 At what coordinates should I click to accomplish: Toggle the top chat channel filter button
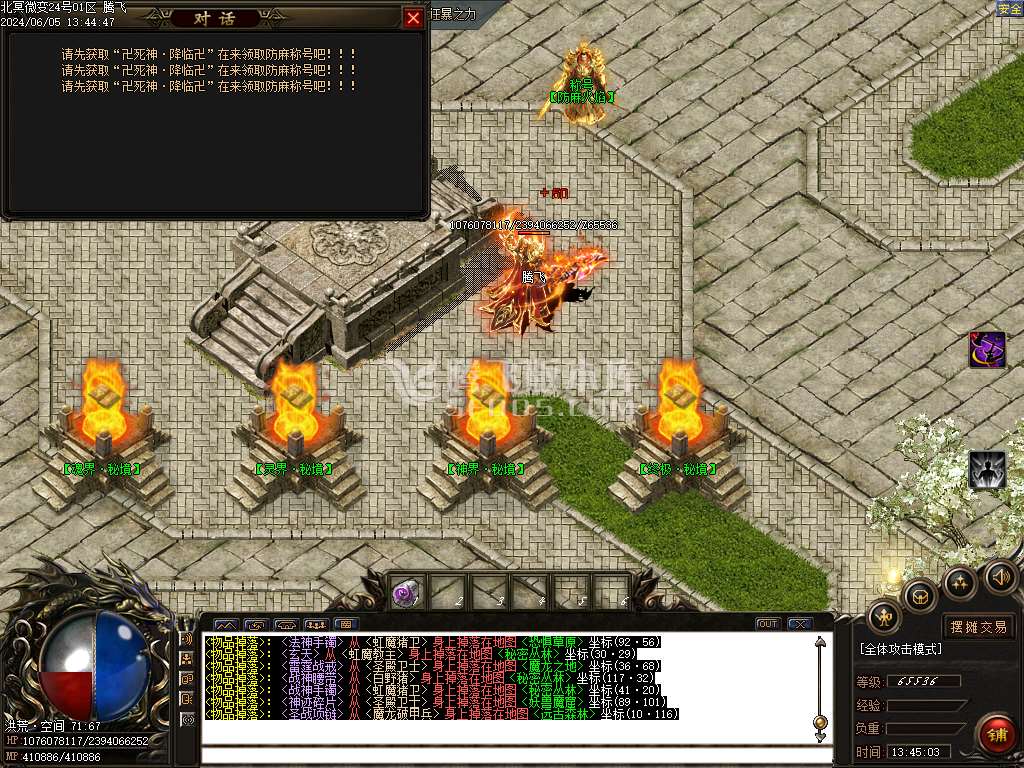click(x=188, y=639)
